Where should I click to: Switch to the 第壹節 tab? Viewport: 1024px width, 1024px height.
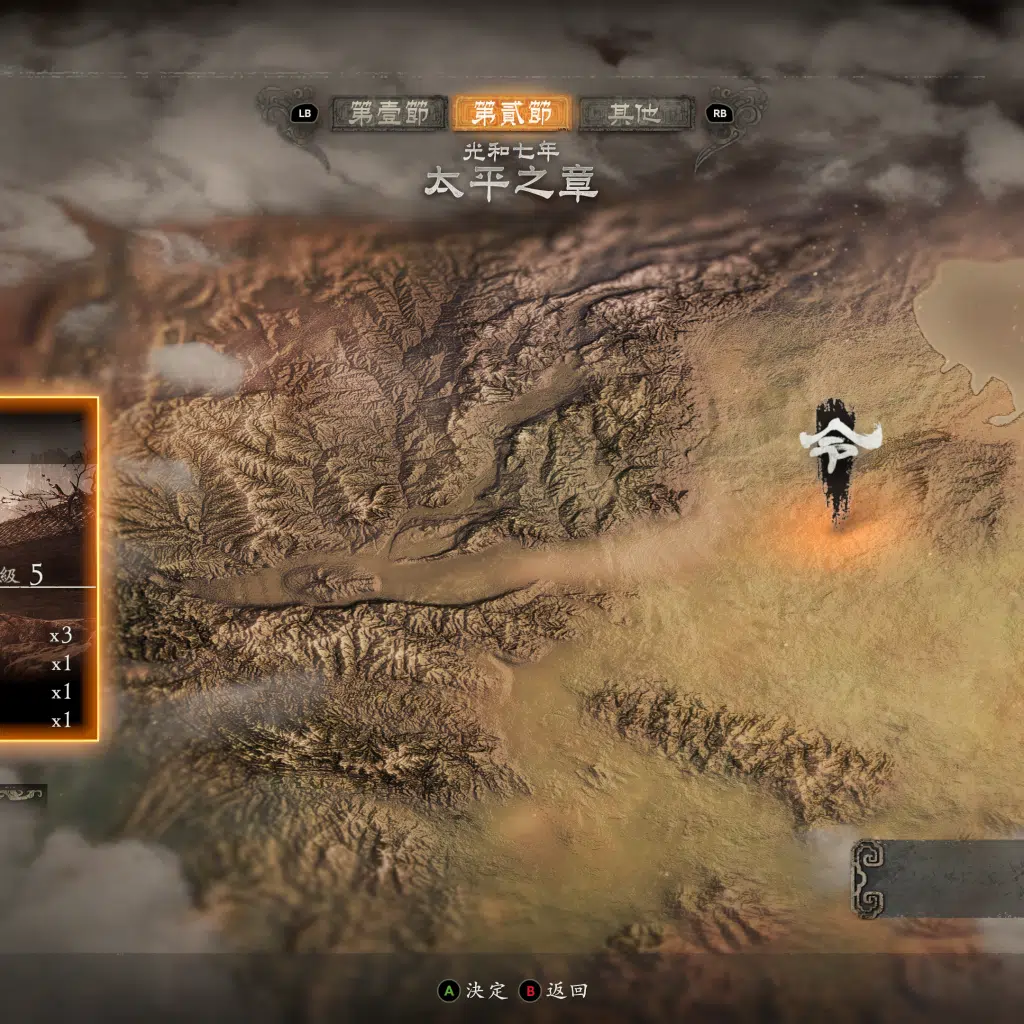389,113
